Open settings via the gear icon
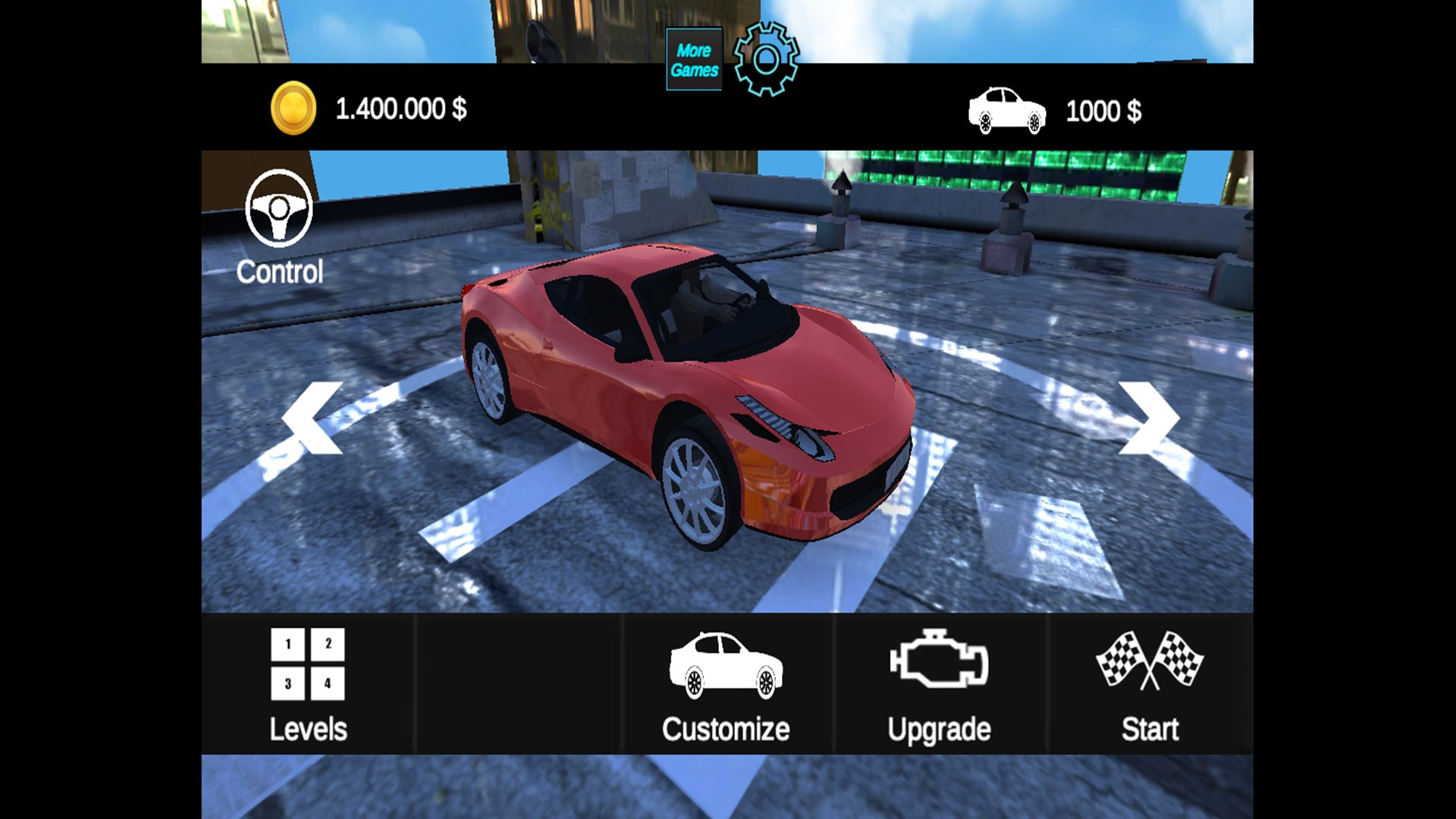Image resolution: width=1456 pixels, height=819 pixels. [x=766, y=59]
